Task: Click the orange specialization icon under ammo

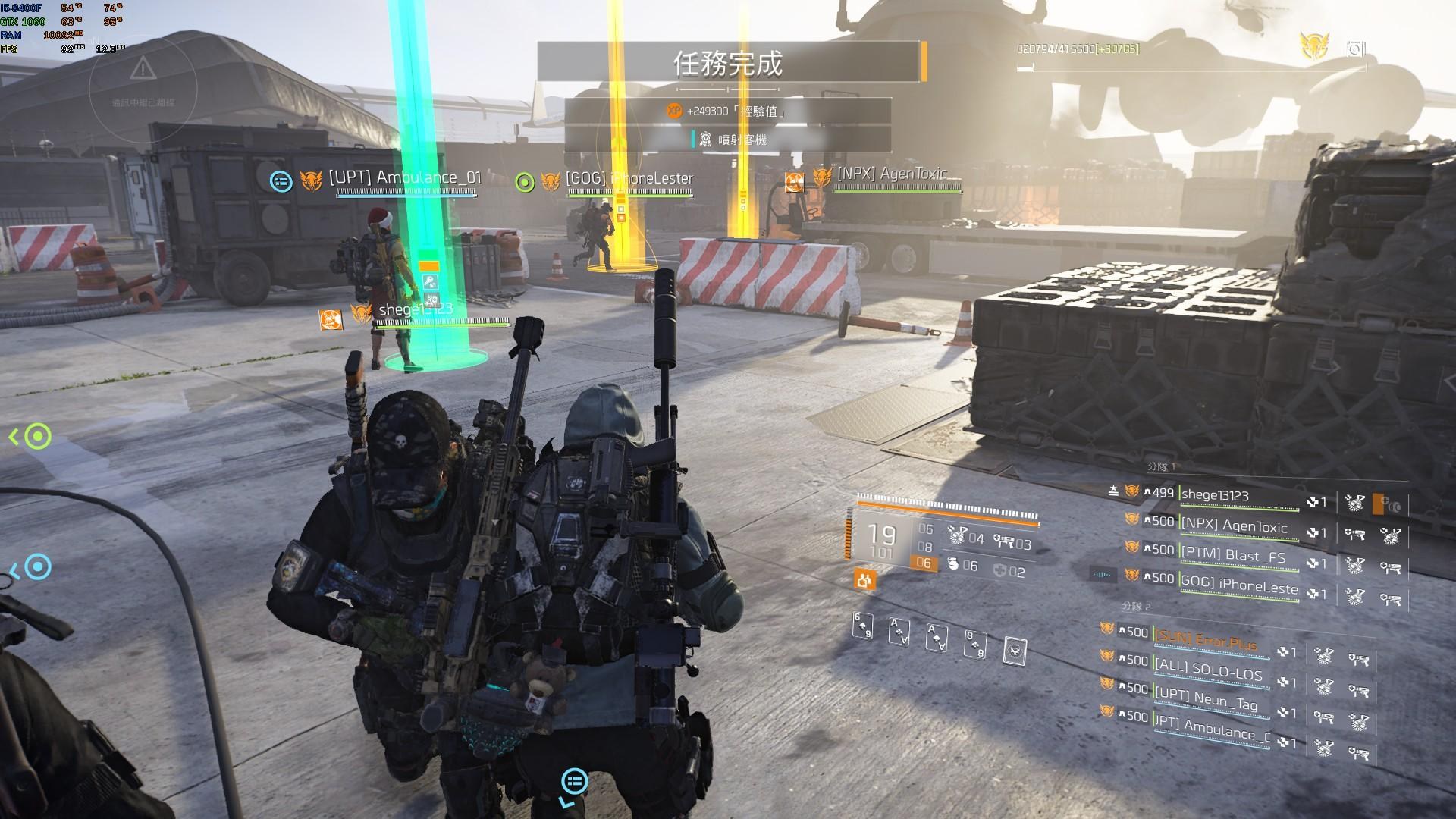Action: coord(864,580)
